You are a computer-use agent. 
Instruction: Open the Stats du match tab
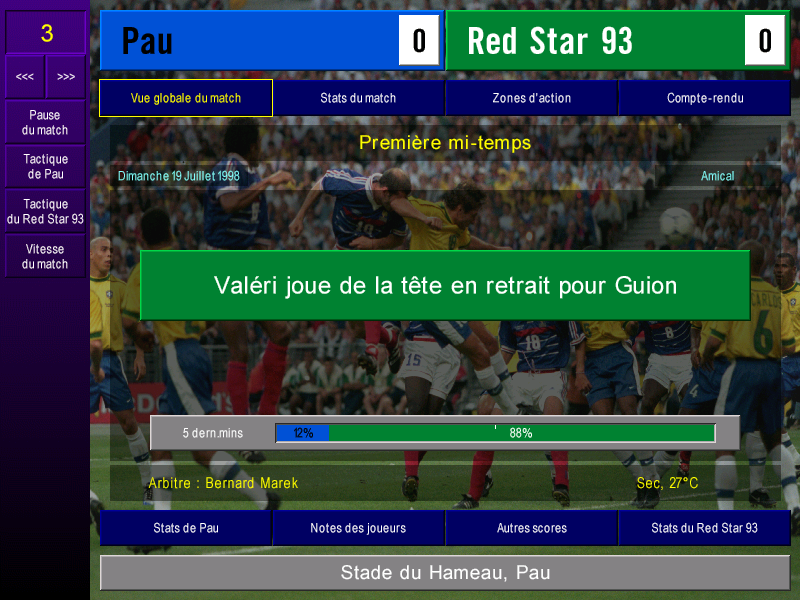pos(358,98)
